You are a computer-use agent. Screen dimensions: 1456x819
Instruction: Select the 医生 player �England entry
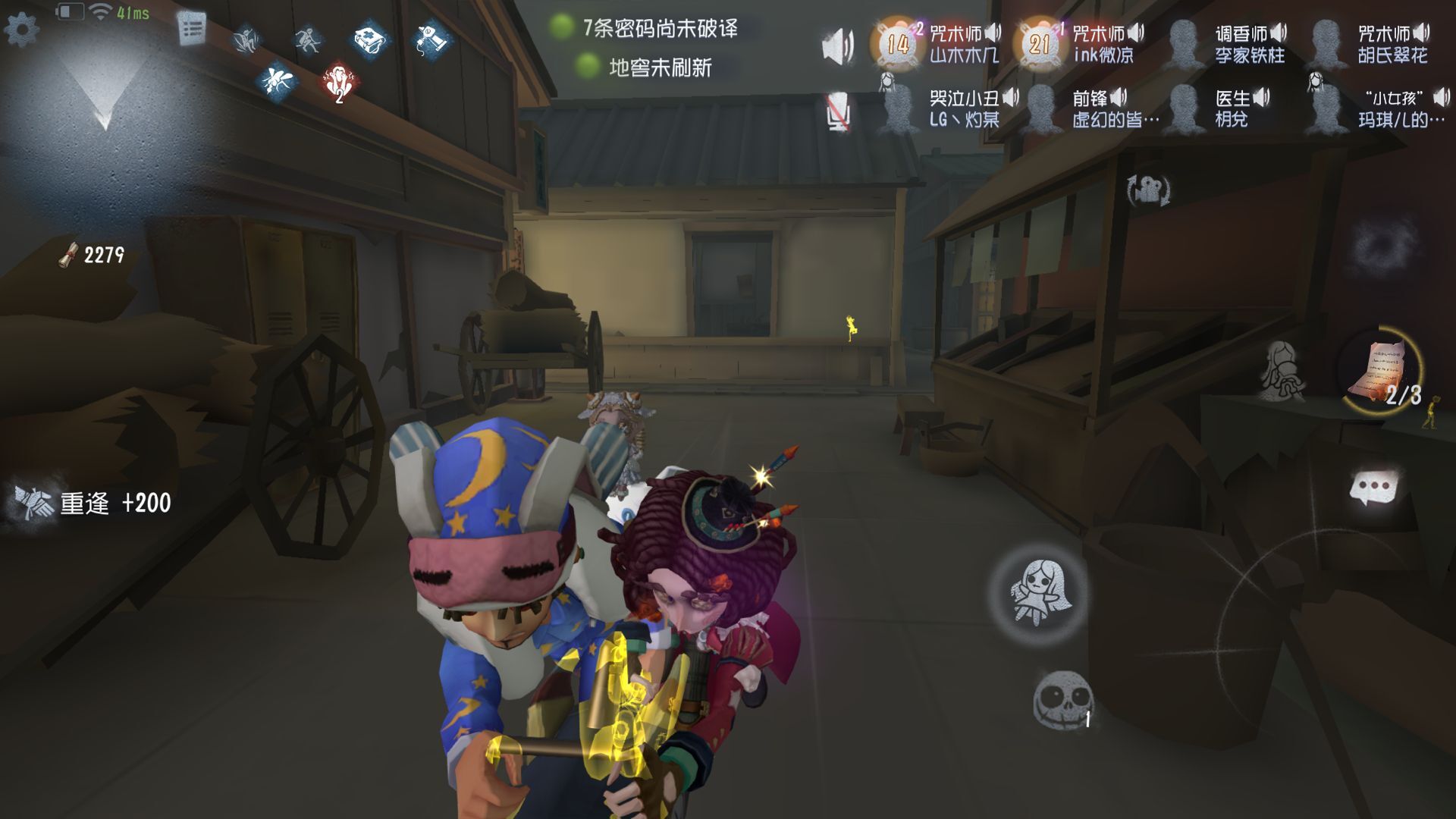(1221, 109)
